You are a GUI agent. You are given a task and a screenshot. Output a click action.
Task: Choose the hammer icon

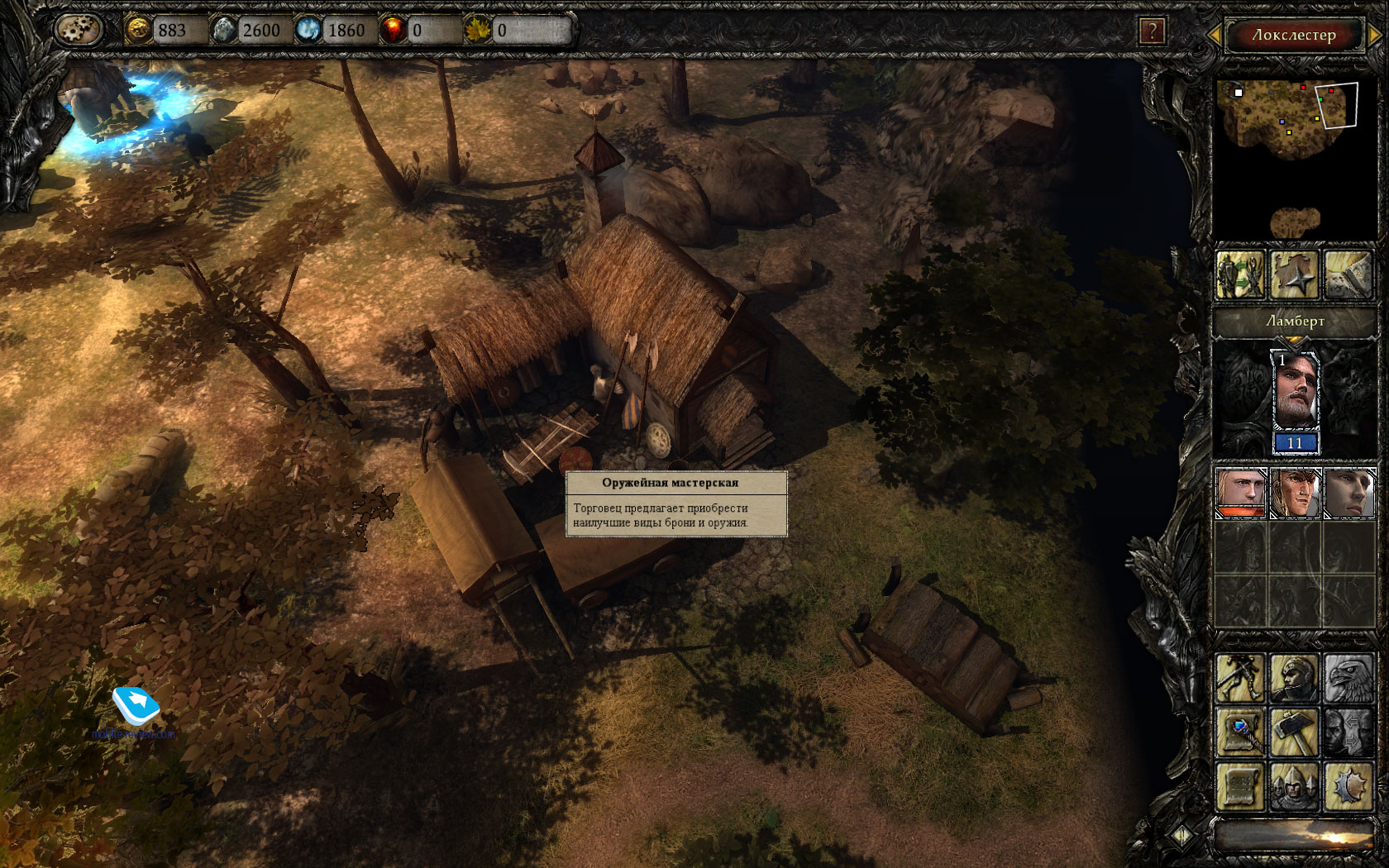(x=1295, y=732)
